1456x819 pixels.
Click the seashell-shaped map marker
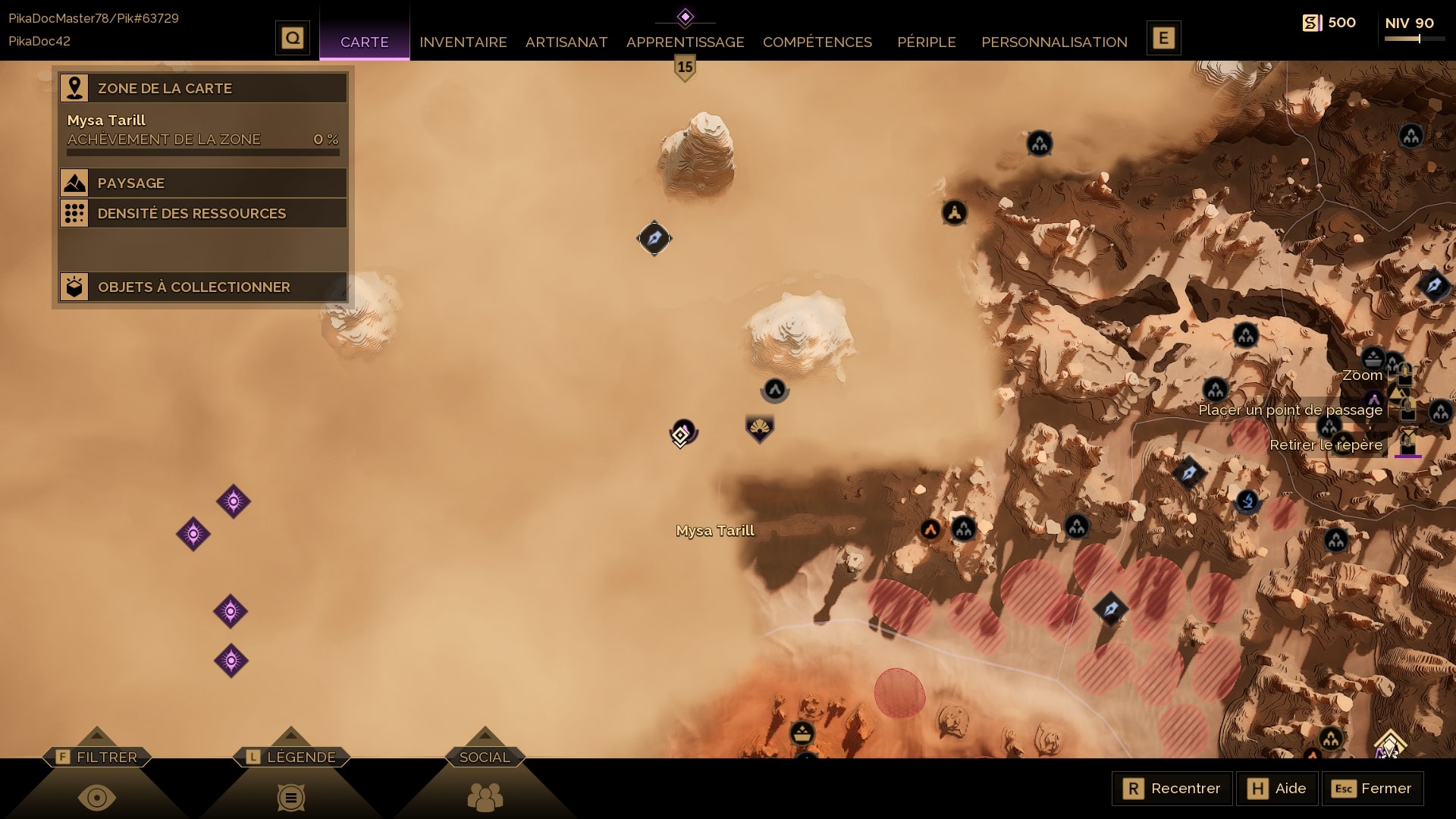[759, 429]
